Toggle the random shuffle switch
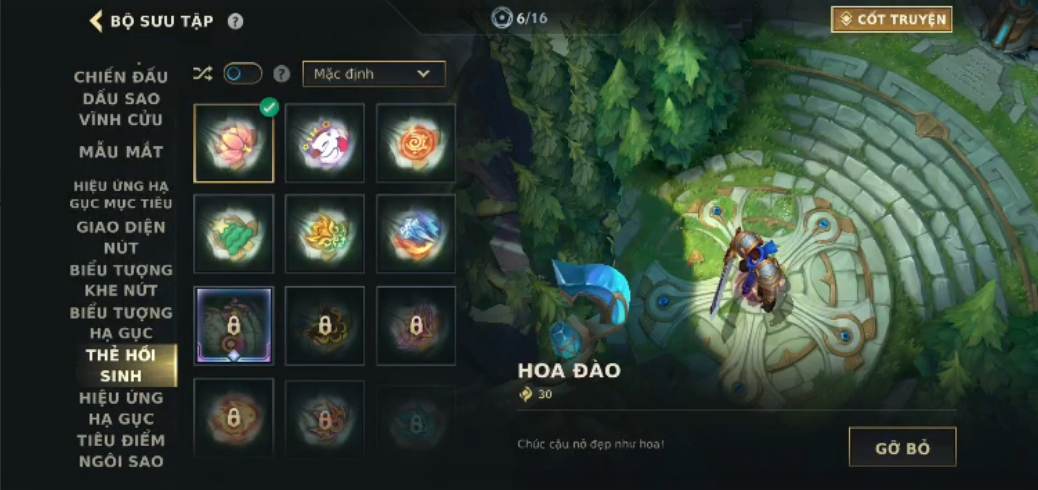1038x490 pixels. pos(242,73)
